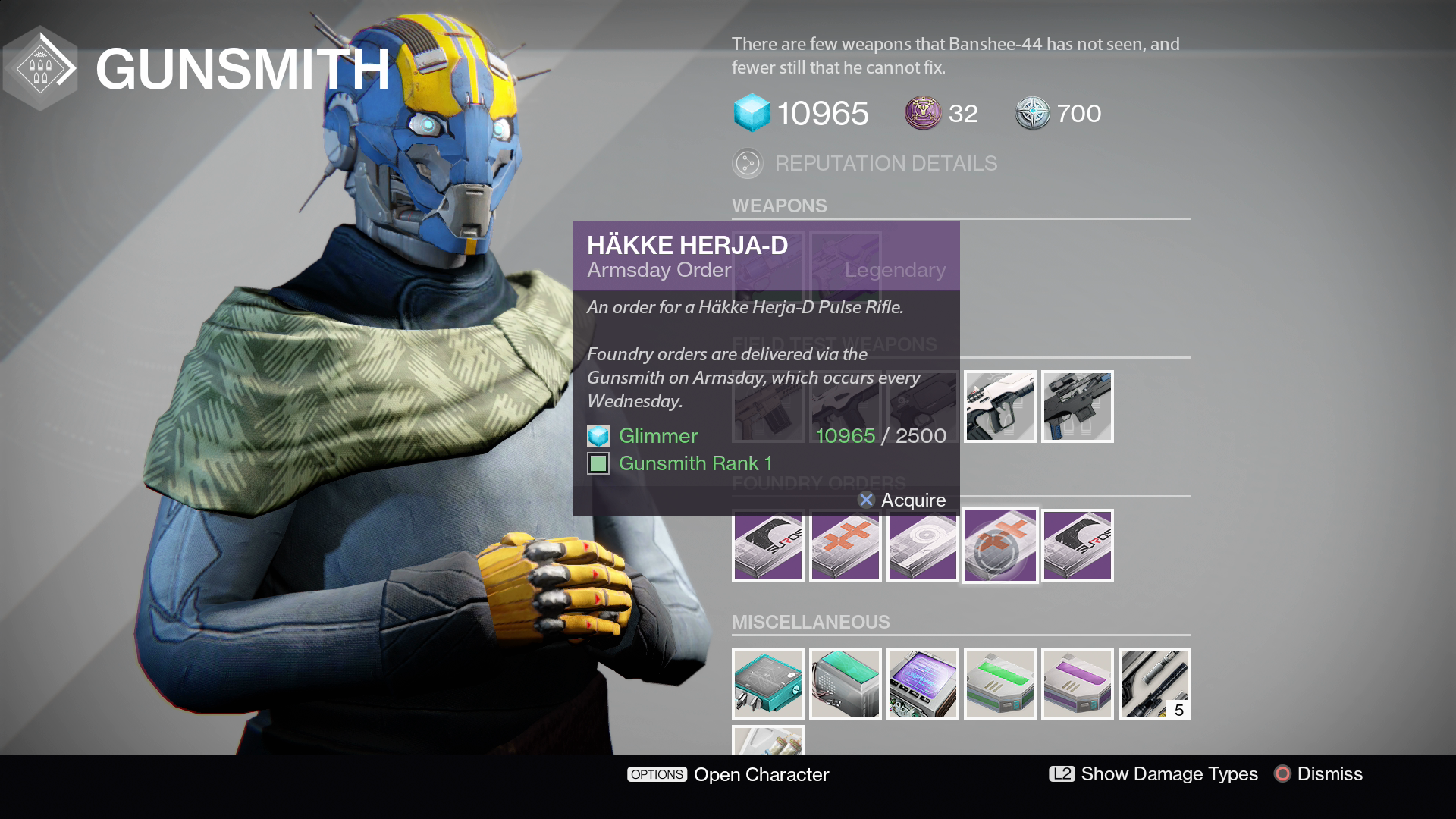Select the Omolon circle-logo foundry order
The width and height of the screenshot is (1456, 819).
[922, 545]
